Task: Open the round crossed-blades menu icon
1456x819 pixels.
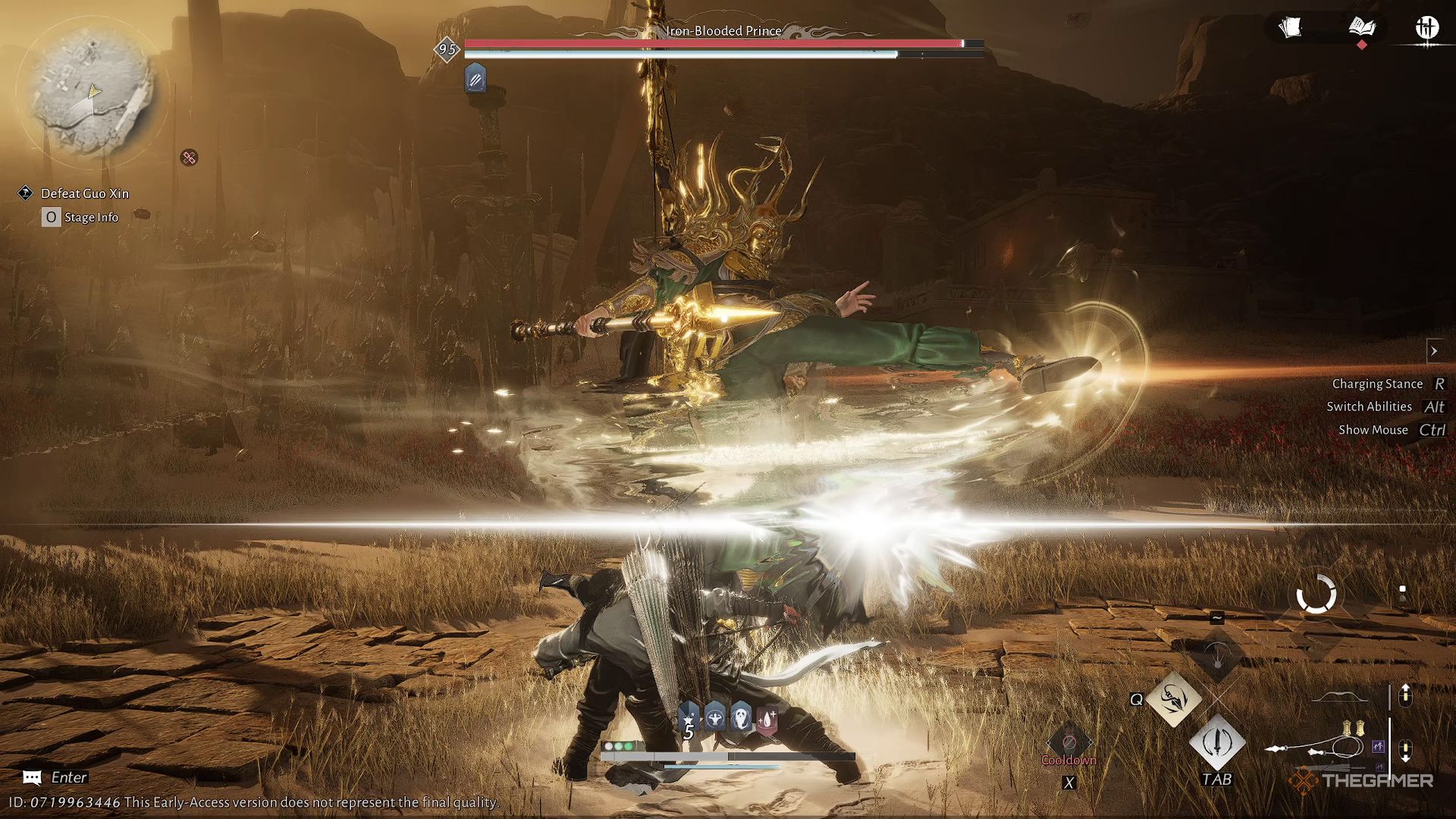Action: click(1426, 28)
